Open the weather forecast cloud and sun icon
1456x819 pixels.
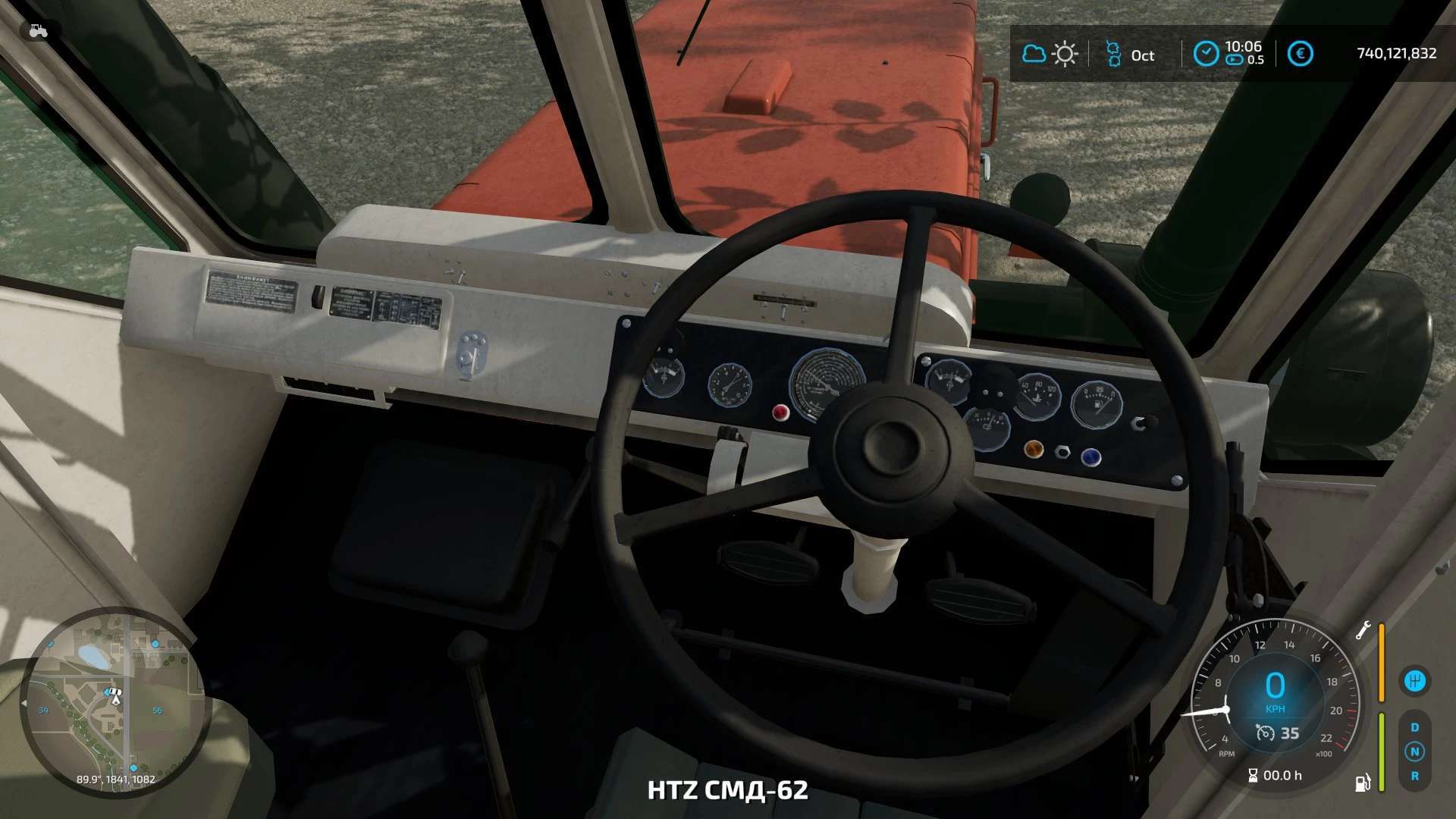(x=1050, y=54)
